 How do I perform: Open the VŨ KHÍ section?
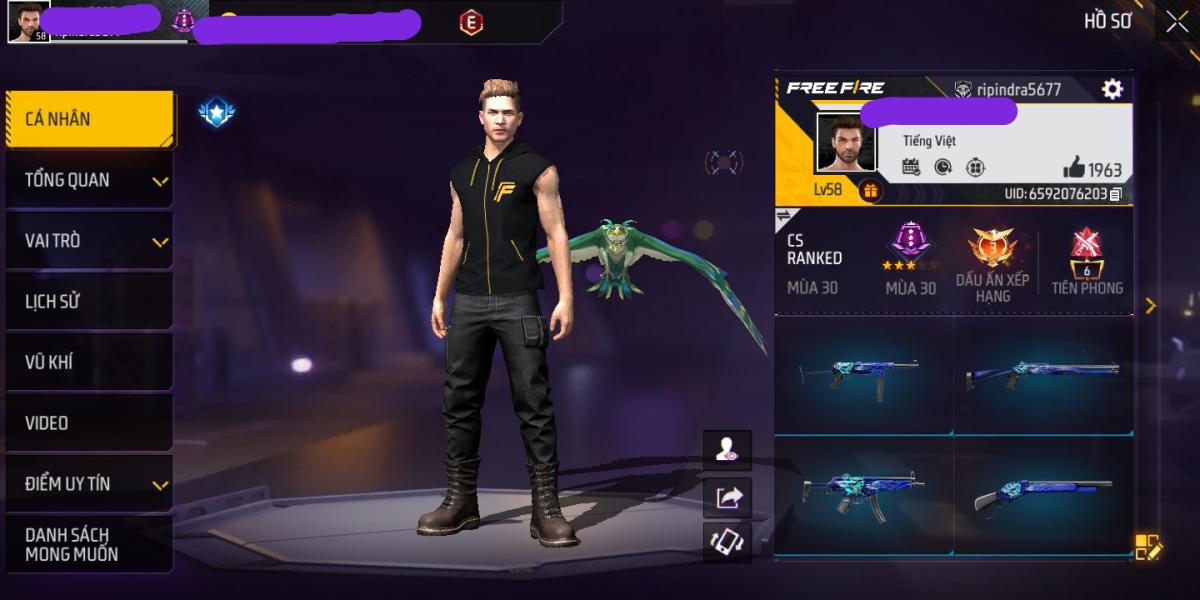point(88,363)
